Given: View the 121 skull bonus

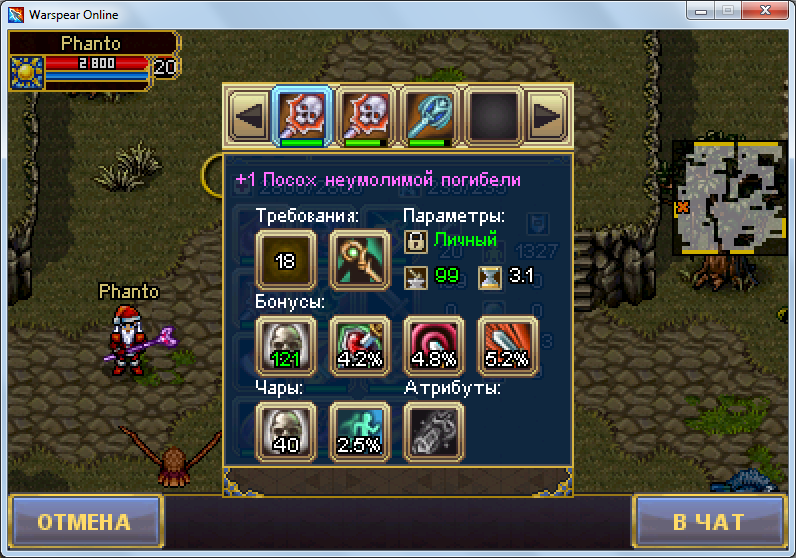Looking at the screenshot, I should coord(286,347).
